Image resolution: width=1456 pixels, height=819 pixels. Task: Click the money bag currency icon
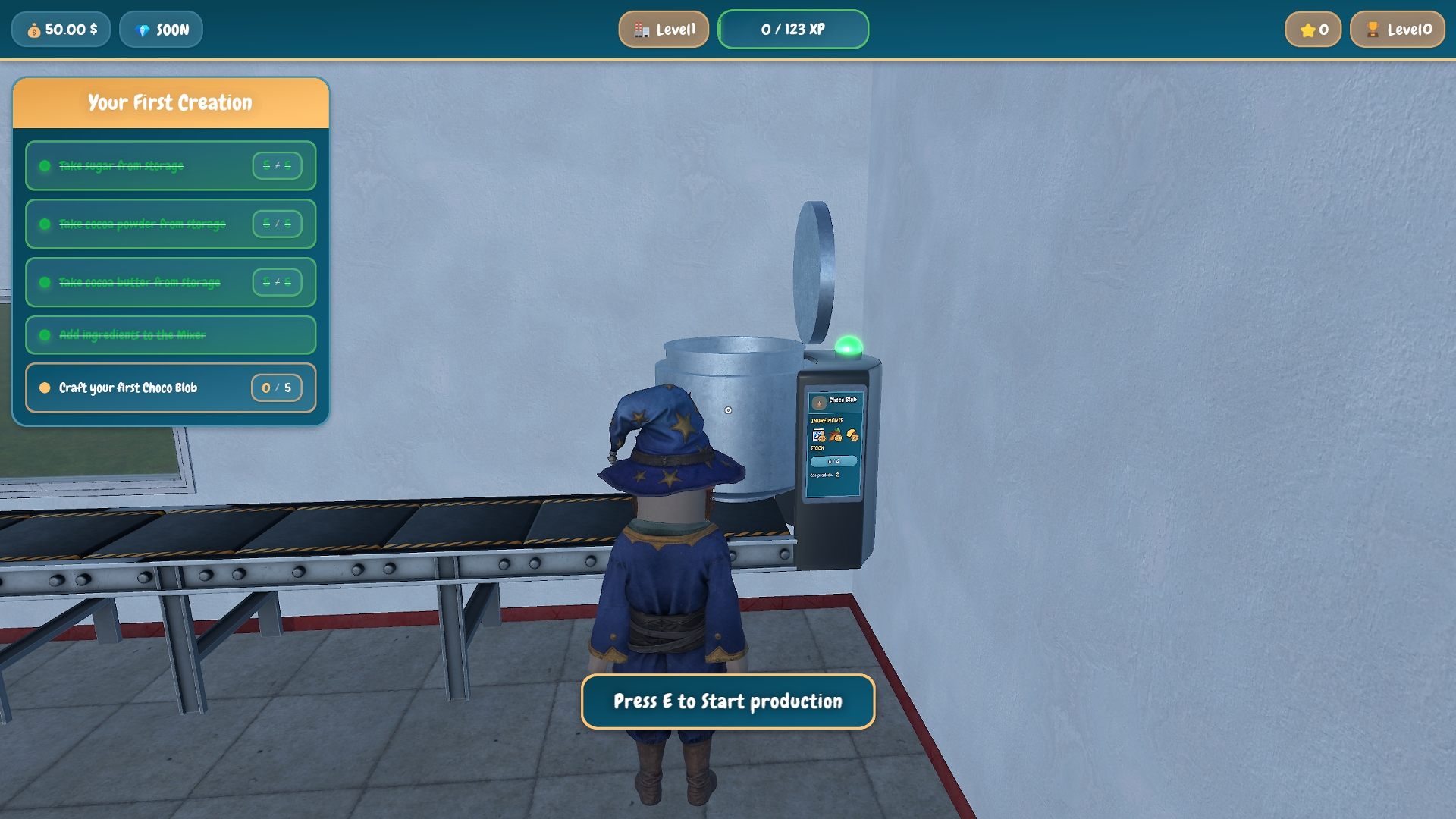point(33,29)
